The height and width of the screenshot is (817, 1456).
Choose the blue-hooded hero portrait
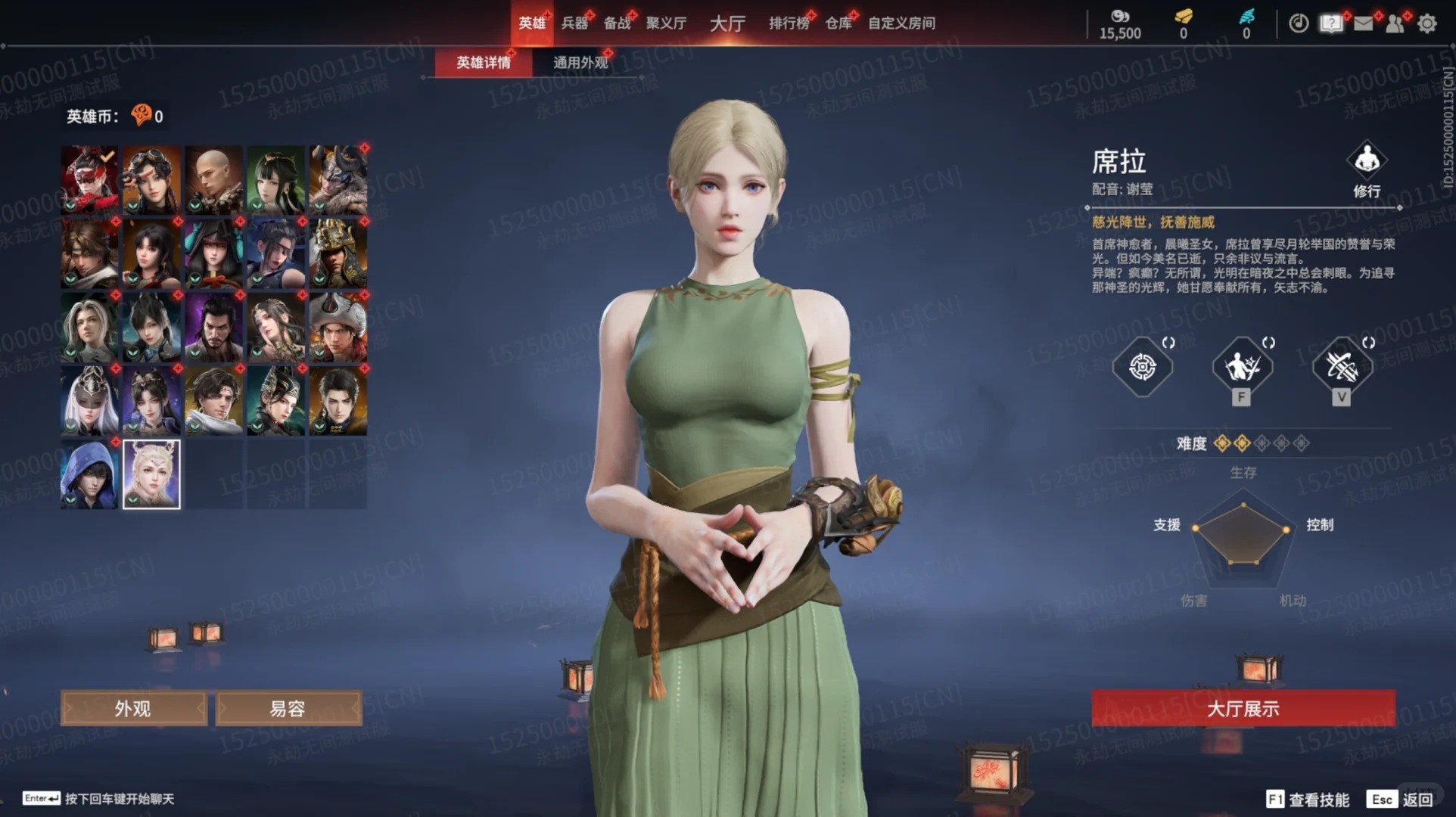(x=89, y=474)
